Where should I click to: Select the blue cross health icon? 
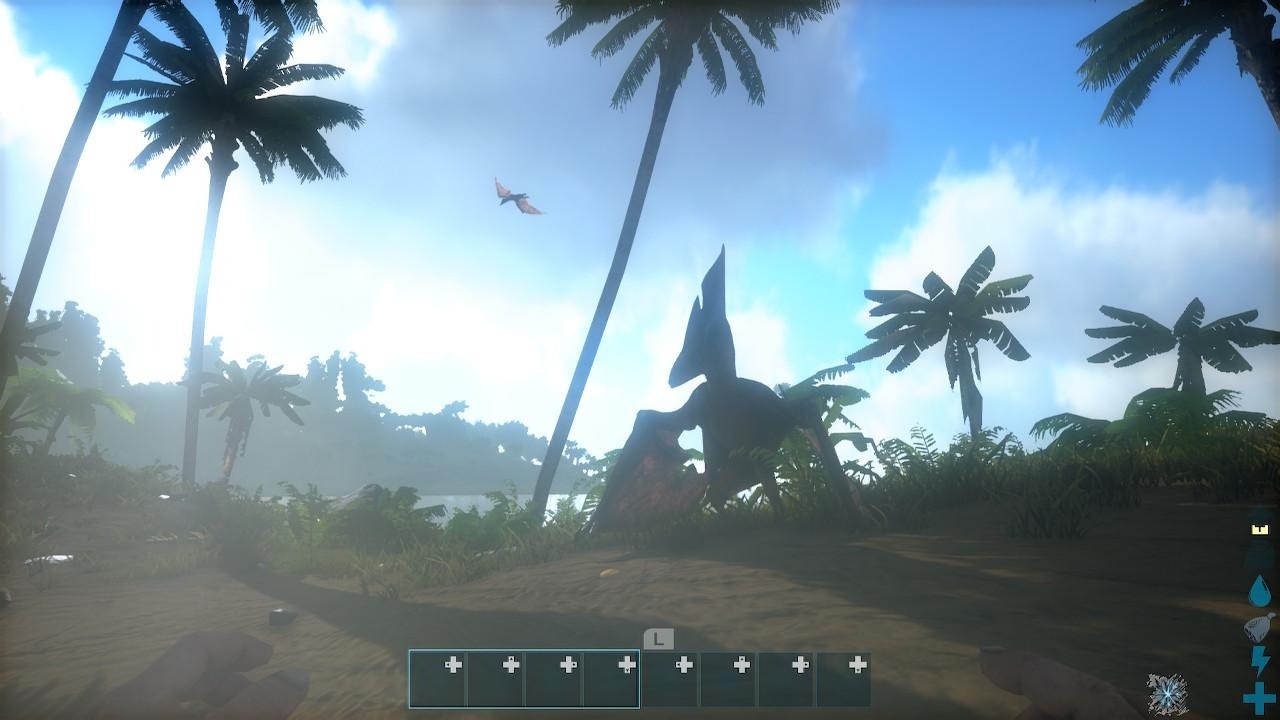[1259, 697]
